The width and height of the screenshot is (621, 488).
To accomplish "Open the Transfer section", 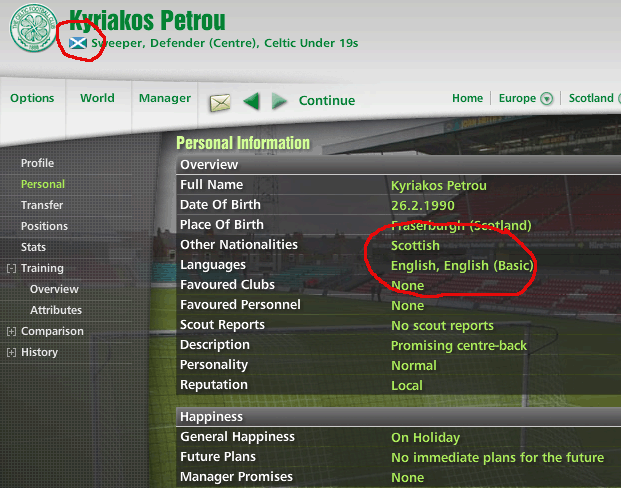I will pos(42,205).
